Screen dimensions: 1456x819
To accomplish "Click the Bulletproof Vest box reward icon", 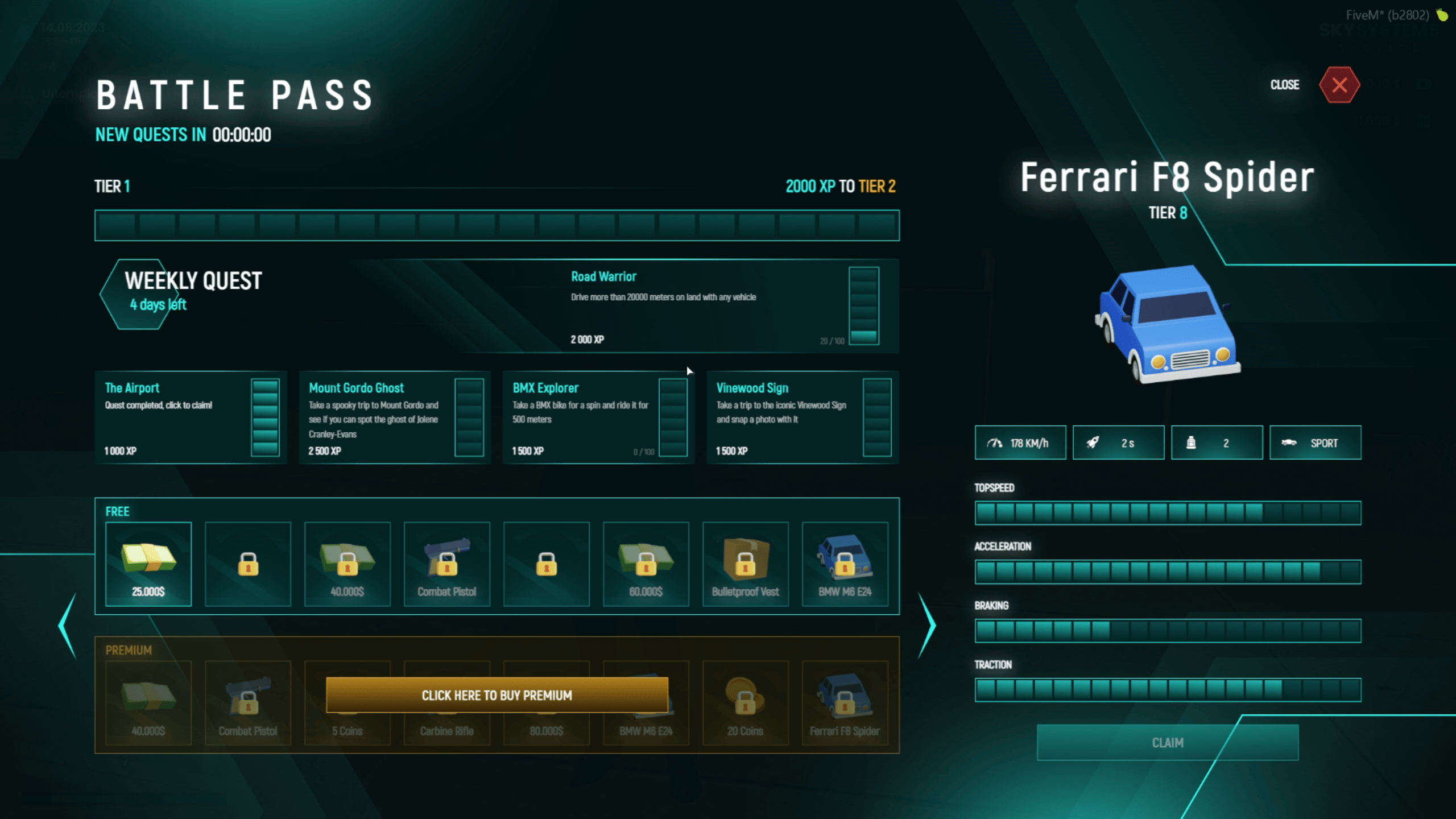I will (x=746, y=560).
